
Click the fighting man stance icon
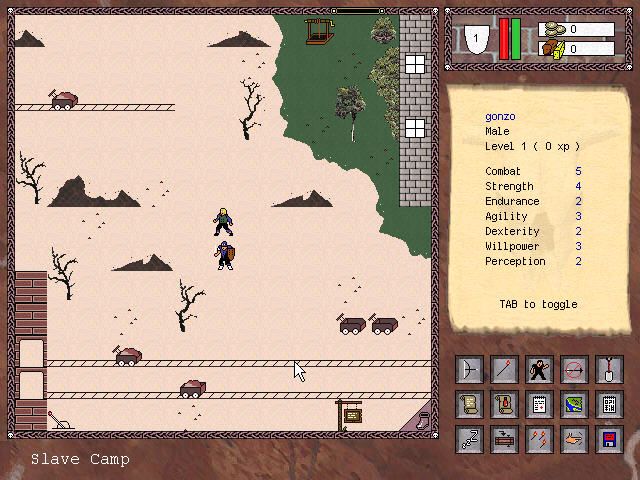tap(539, 371)
